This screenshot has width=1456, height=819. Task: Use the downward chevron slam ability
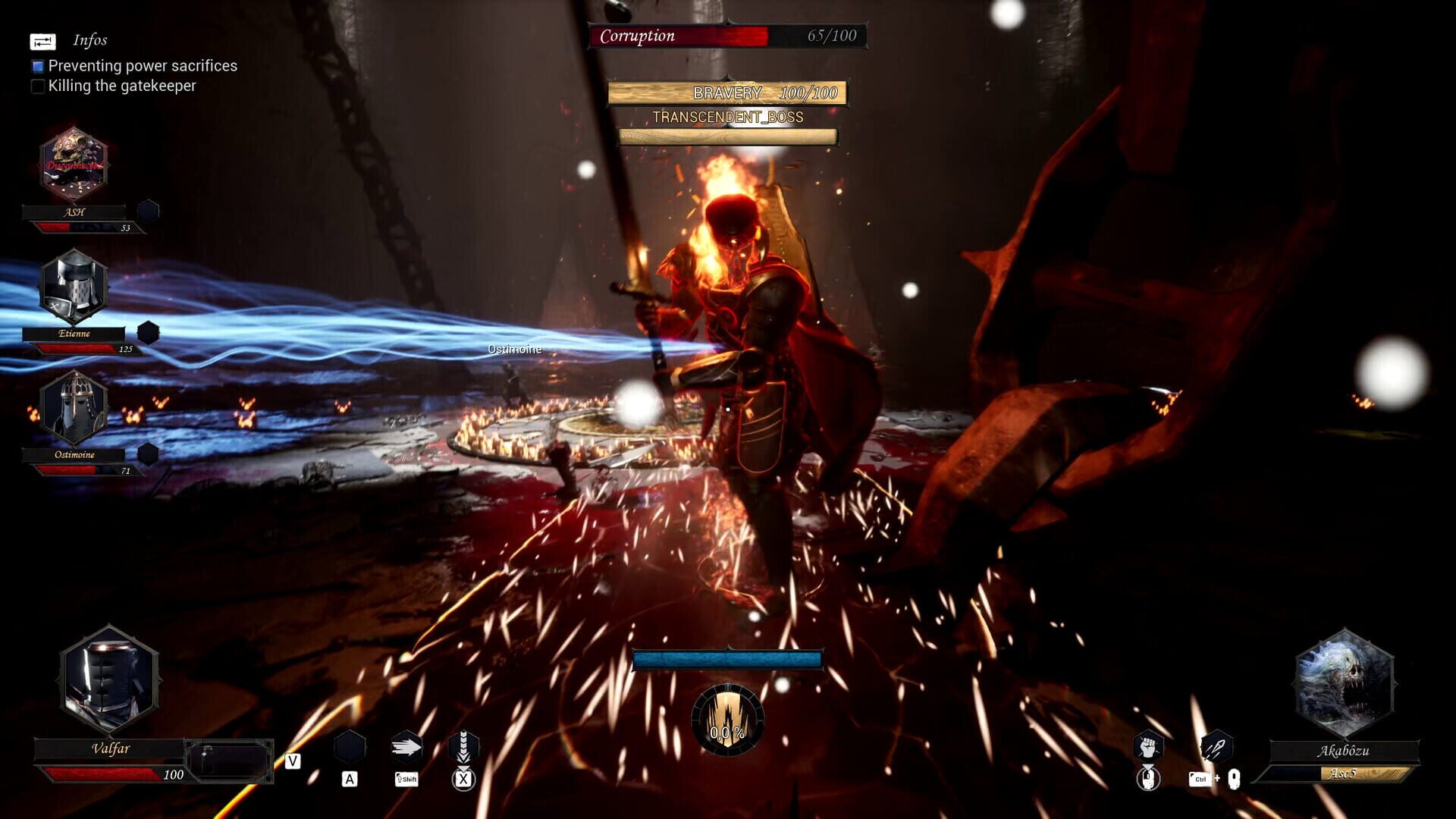463,748
